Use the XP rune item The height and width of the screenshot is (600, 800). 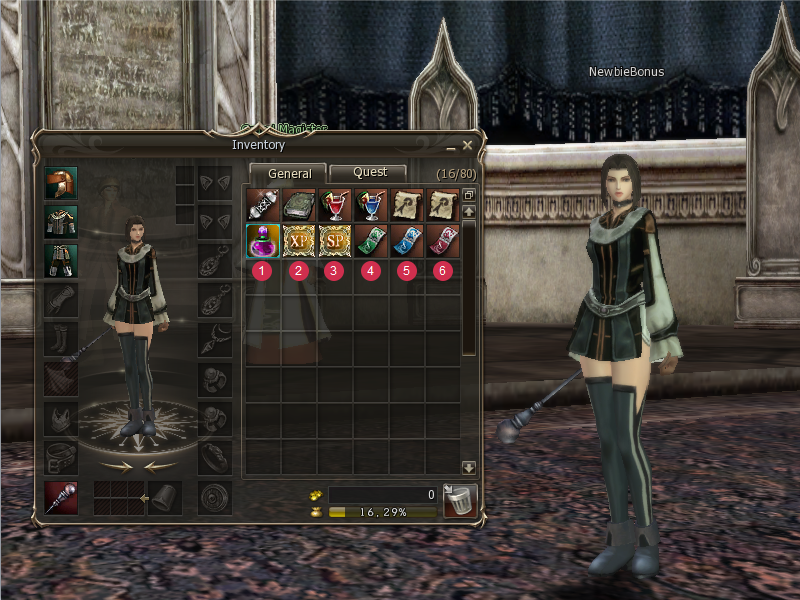coord(297,240)
